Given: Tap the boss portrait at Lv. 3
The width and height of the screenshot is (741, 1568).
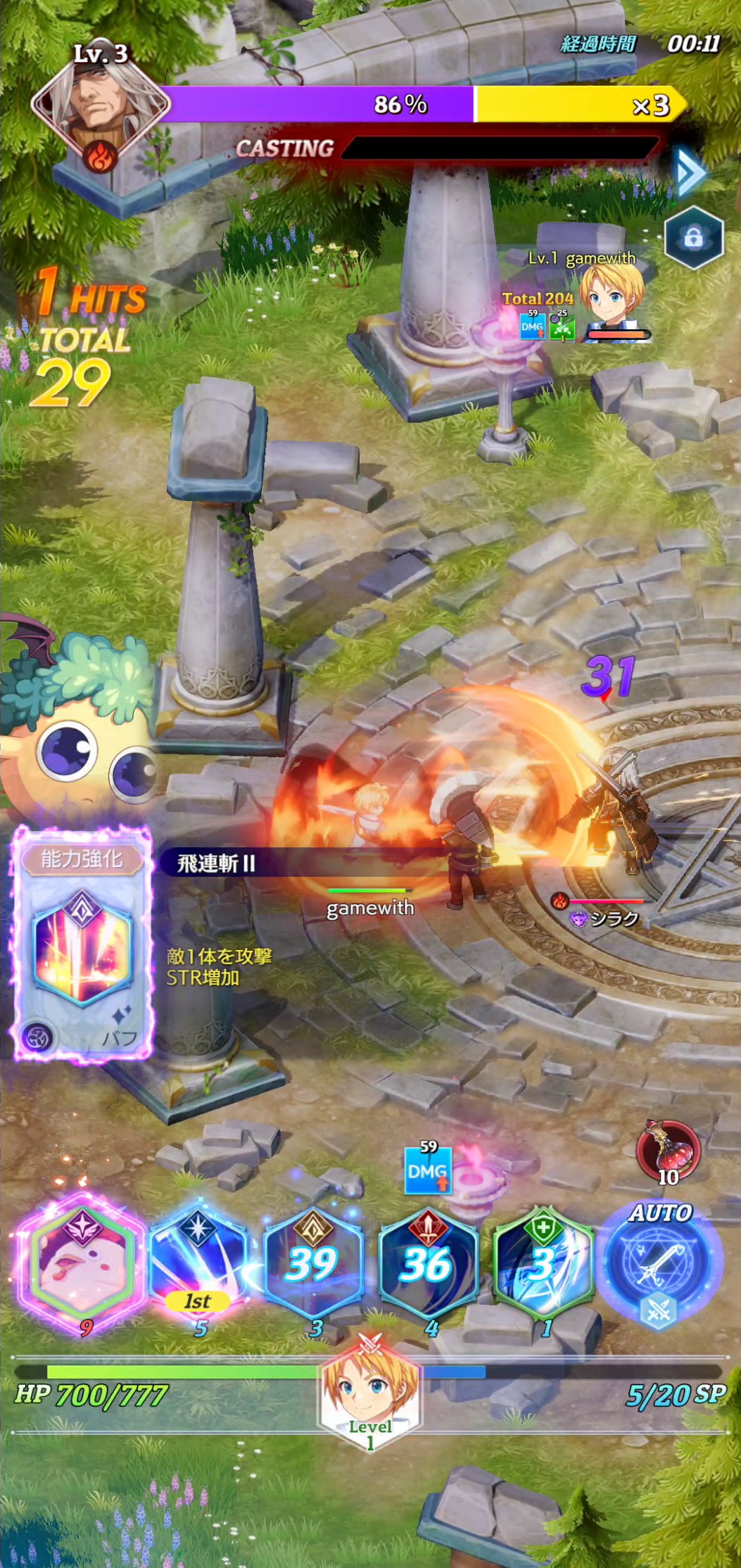Looking at the screenshot, I should click(x=100, y=106).
